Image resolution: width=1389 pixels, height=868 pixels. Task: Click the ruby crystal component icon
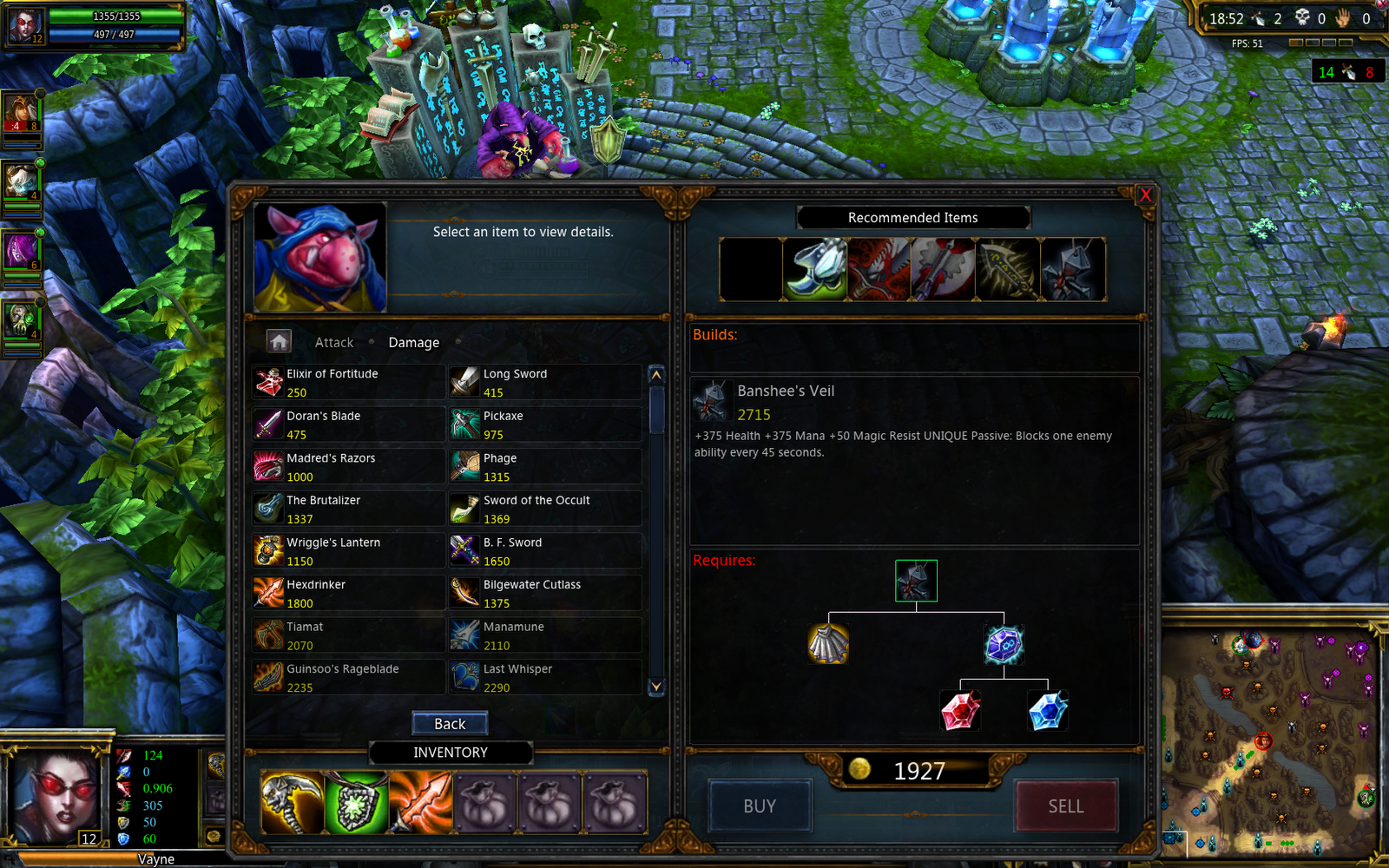(x=960, y=711)
